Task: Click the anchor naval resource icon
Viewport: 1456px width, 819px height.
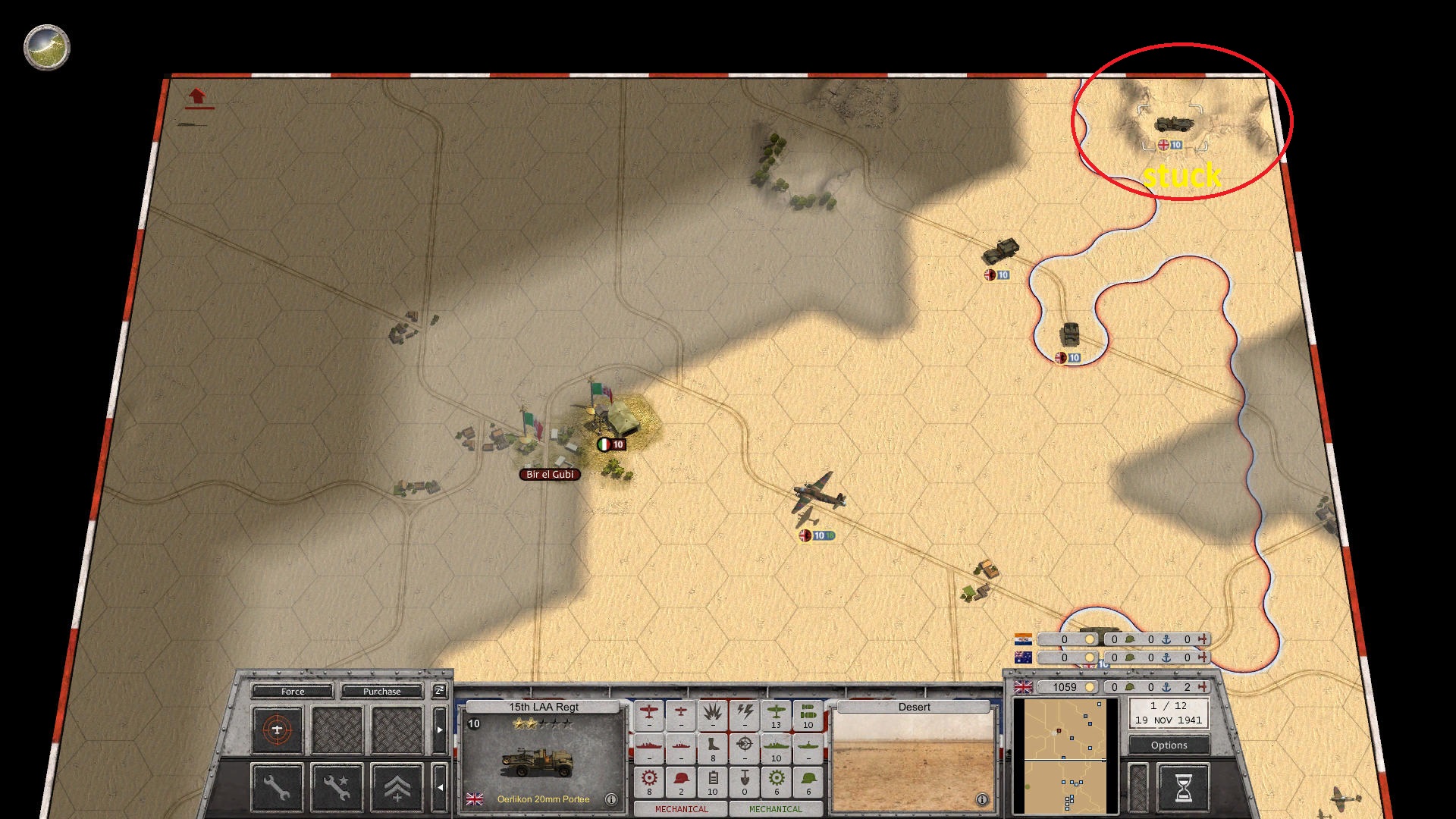Action: click(1166, 688)
